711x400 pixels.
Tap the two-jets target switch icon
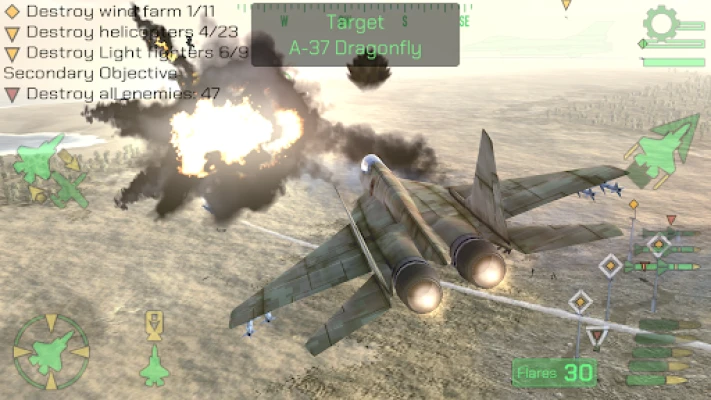(49, 174)
